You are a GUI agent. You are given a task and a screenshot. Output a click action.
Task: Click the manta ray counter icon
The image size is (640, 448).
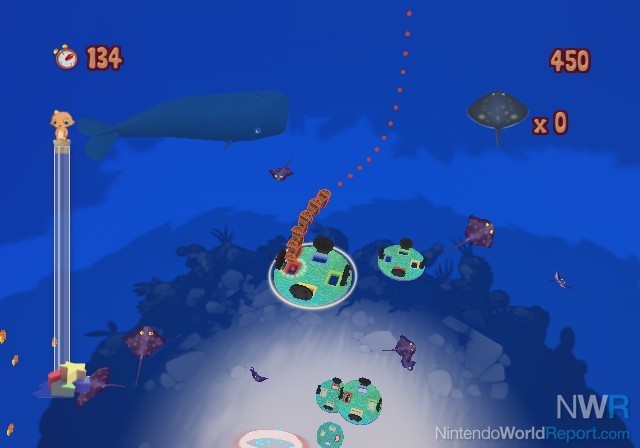[497, 114]
